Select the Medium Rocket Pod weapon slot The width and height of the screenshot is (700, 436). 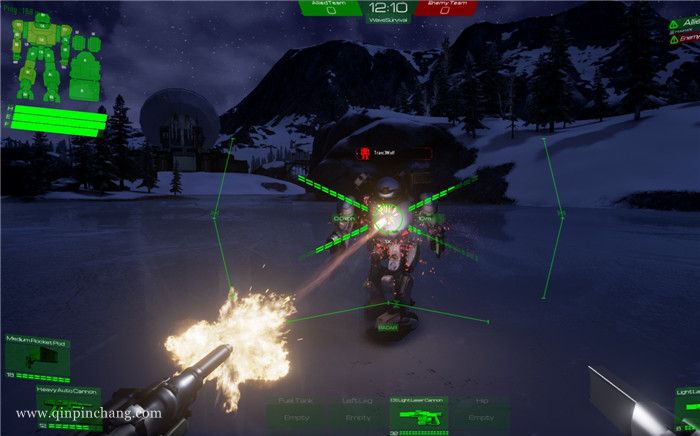point(38,357)
